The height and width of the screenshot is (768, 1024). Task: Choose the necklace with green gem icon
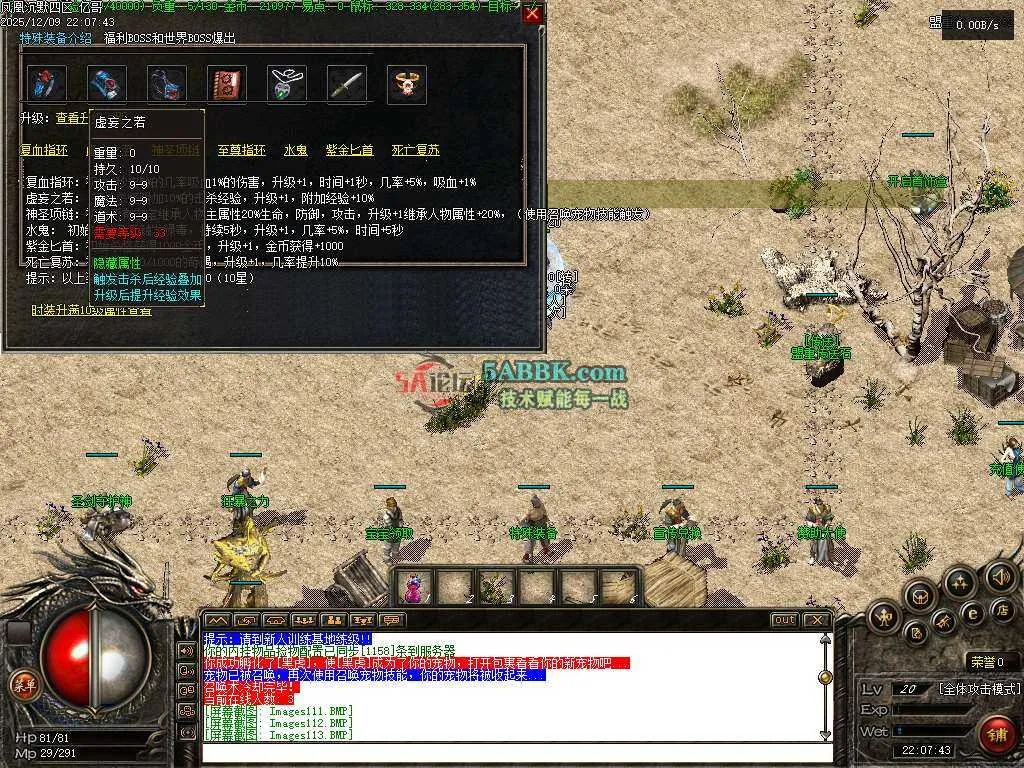coord(287,85)
